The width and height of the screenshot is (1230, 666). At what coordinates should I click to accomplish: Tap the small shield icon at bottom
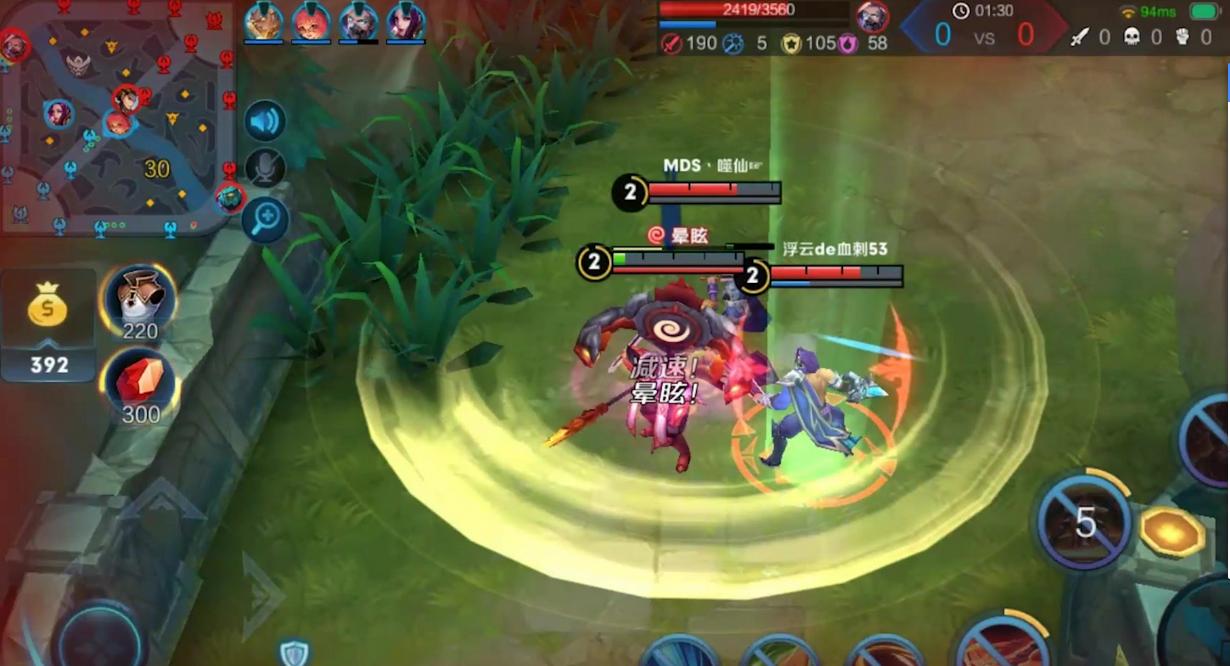click(294, 654)
